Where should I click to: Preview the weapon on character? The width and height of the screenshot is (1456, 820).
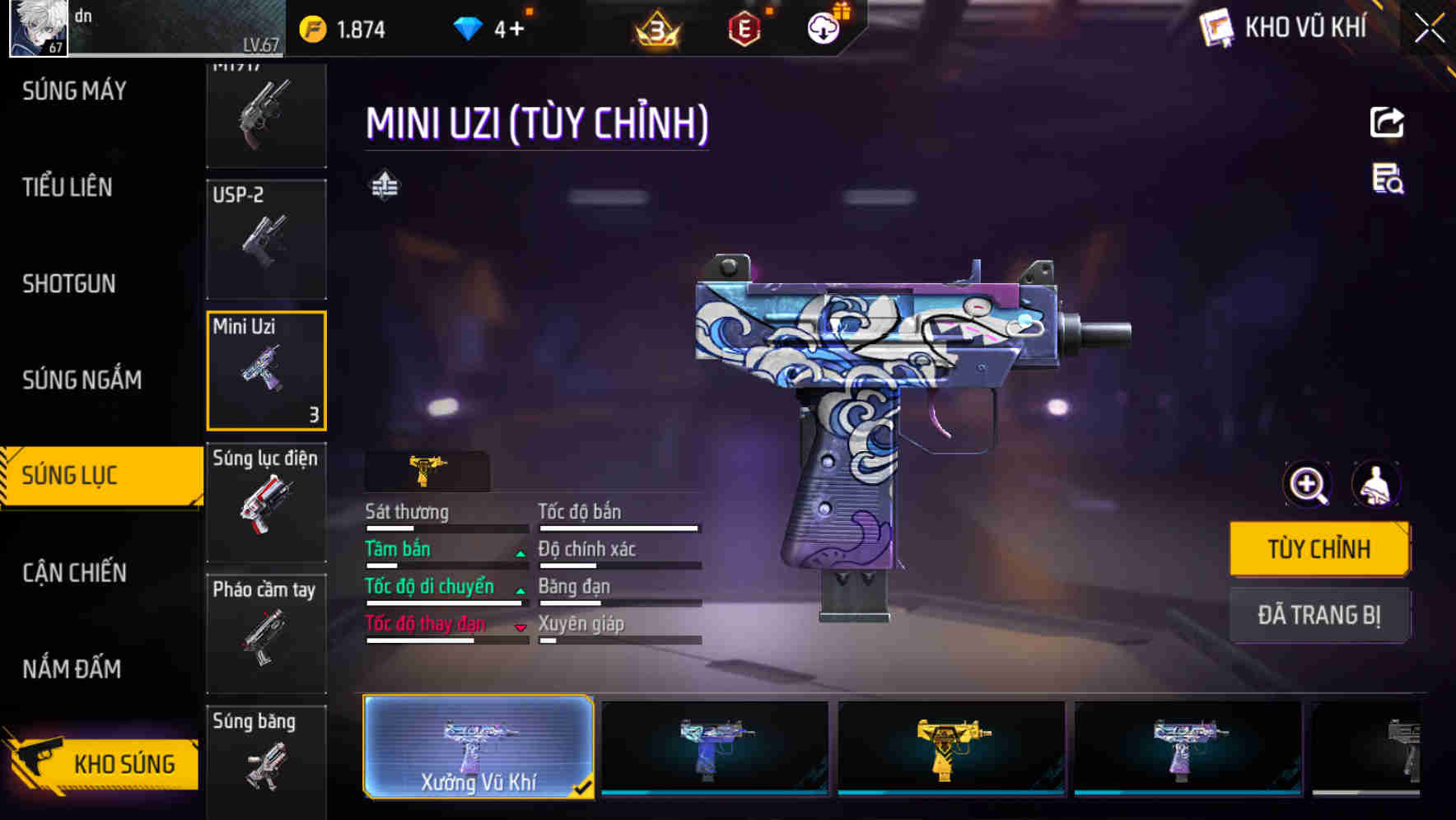[x=1375, y=485]
